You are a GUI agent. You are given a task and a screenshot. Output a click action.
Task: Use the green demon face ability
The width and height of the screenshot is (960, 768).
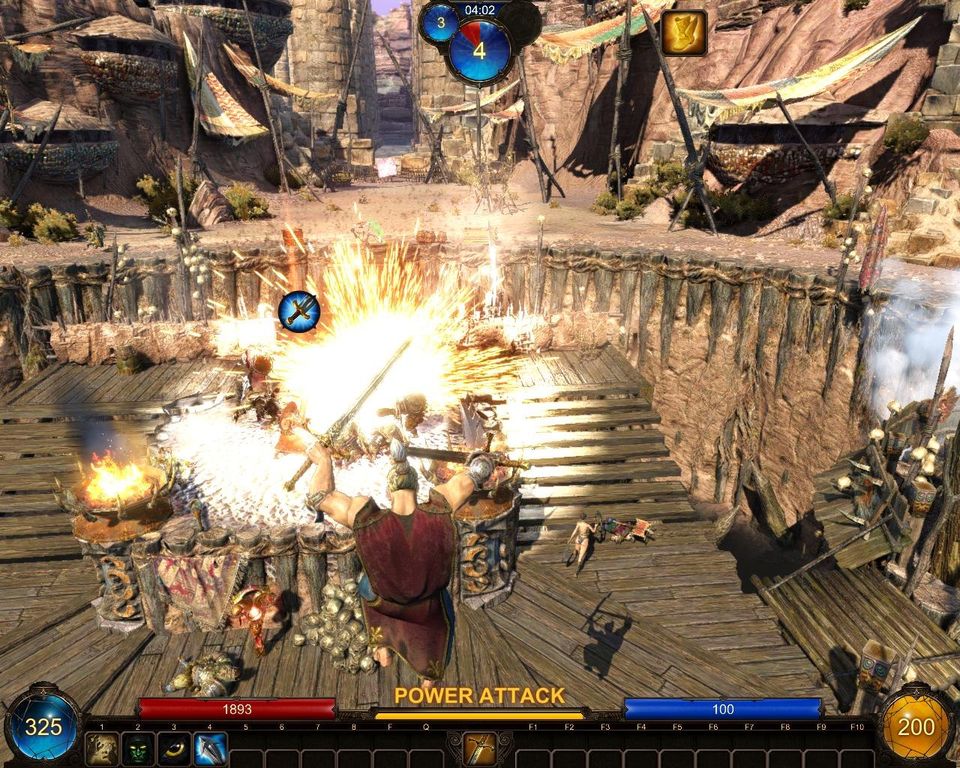[x=137, y=748]
